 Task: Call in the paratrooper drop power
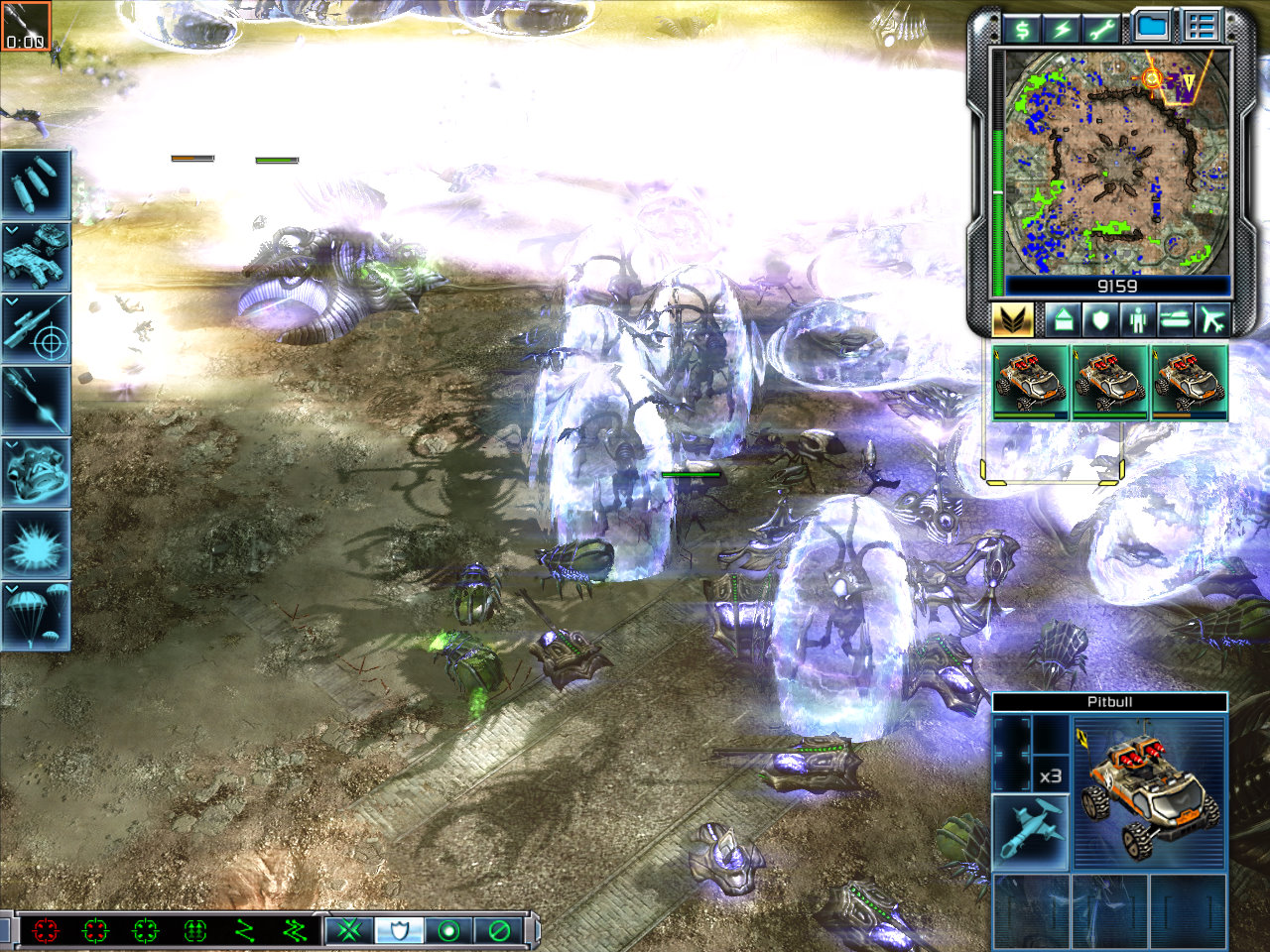point(36,615)
